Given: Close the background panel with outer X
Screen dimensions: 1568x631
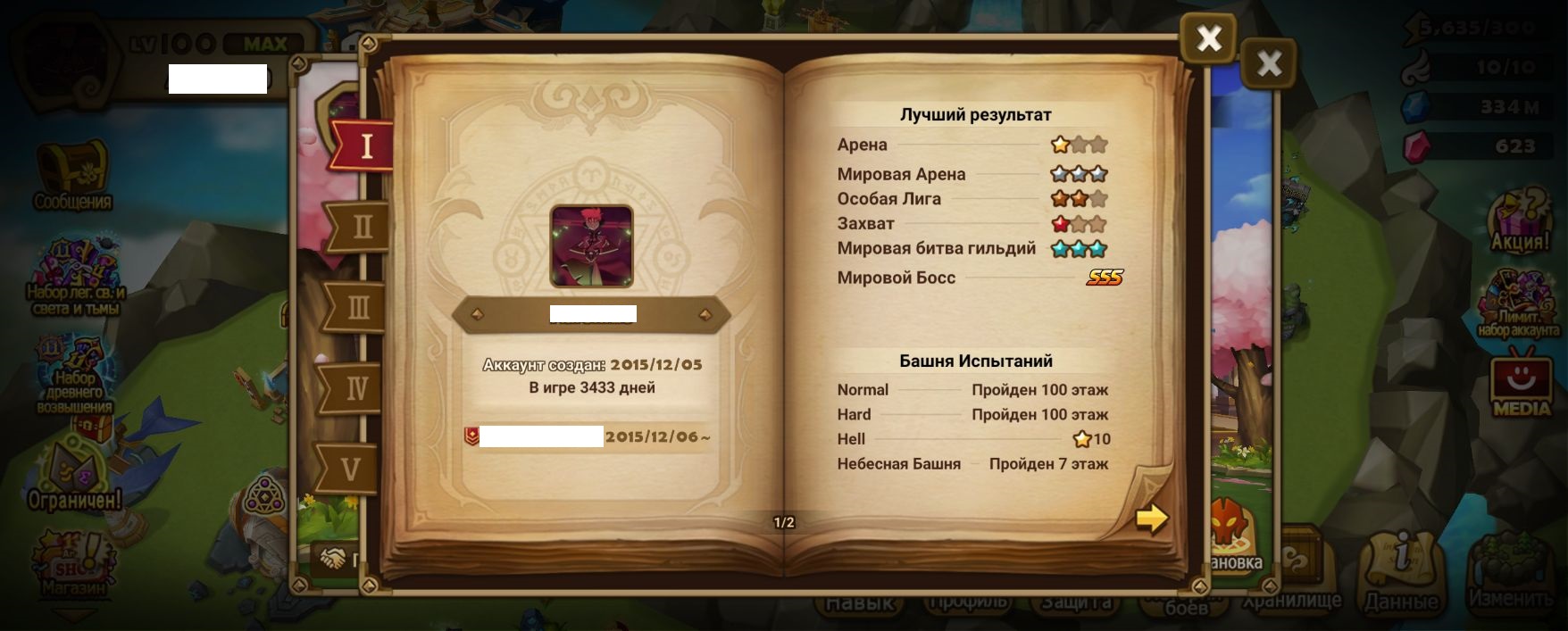Looking at the screenshot, I should click(1269, 63).
